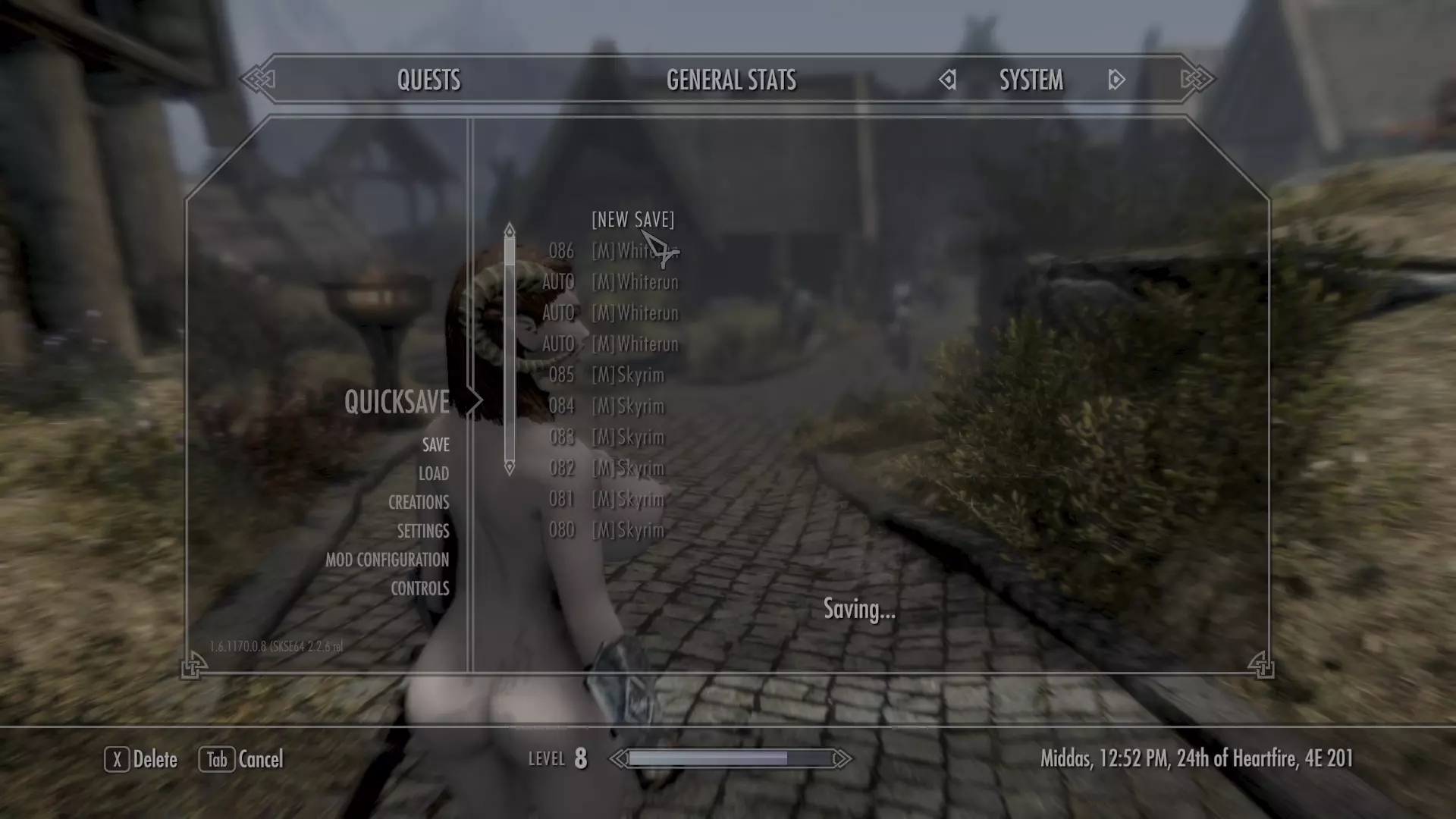Image resolution: width=1456 pixels, height=819 pixels.
Task: Choose the Quicksave menu entry
Action: click(397, 402)
